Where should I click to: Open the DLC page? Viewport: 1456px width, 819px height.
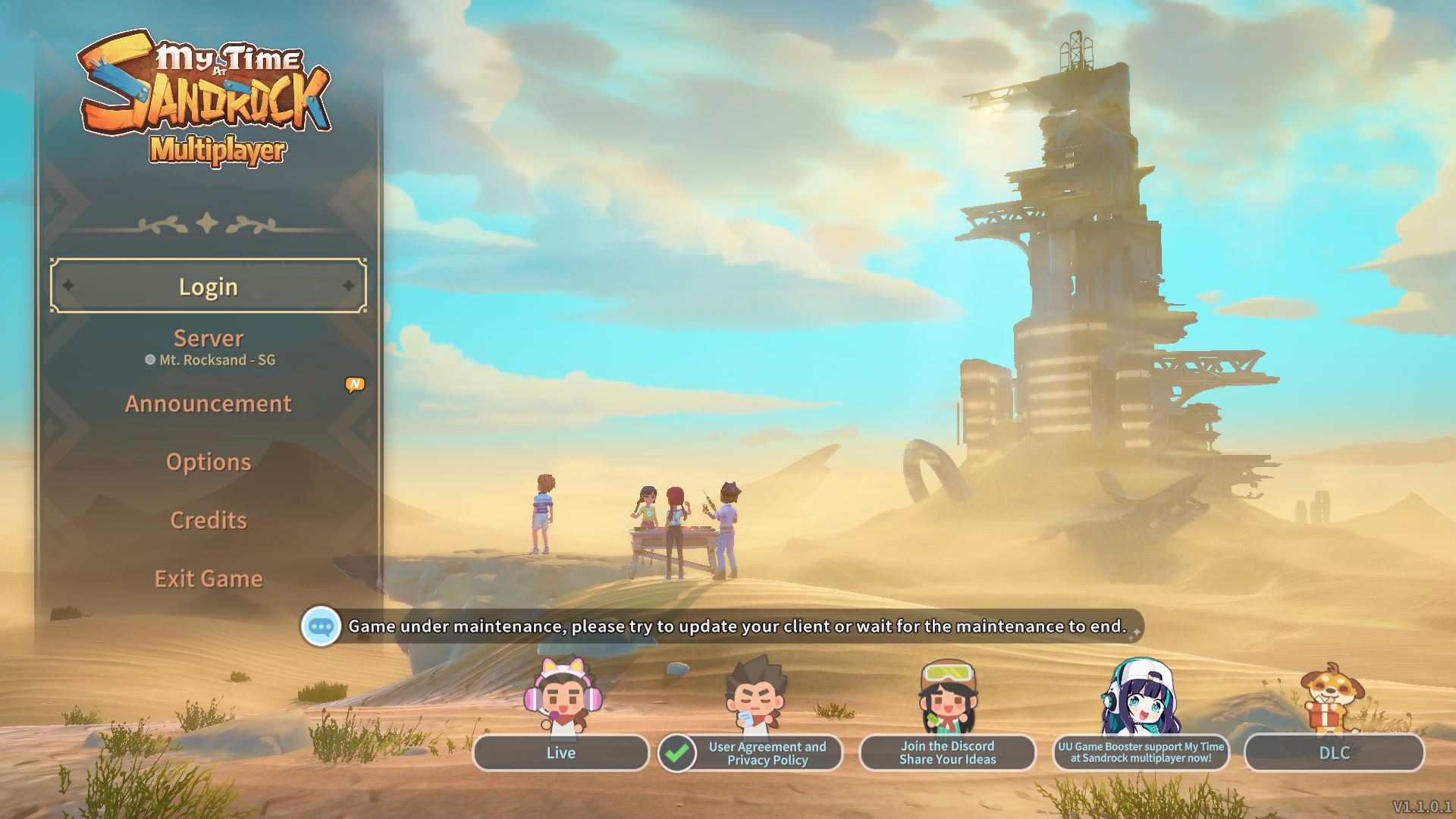[x=1334, y=752]
